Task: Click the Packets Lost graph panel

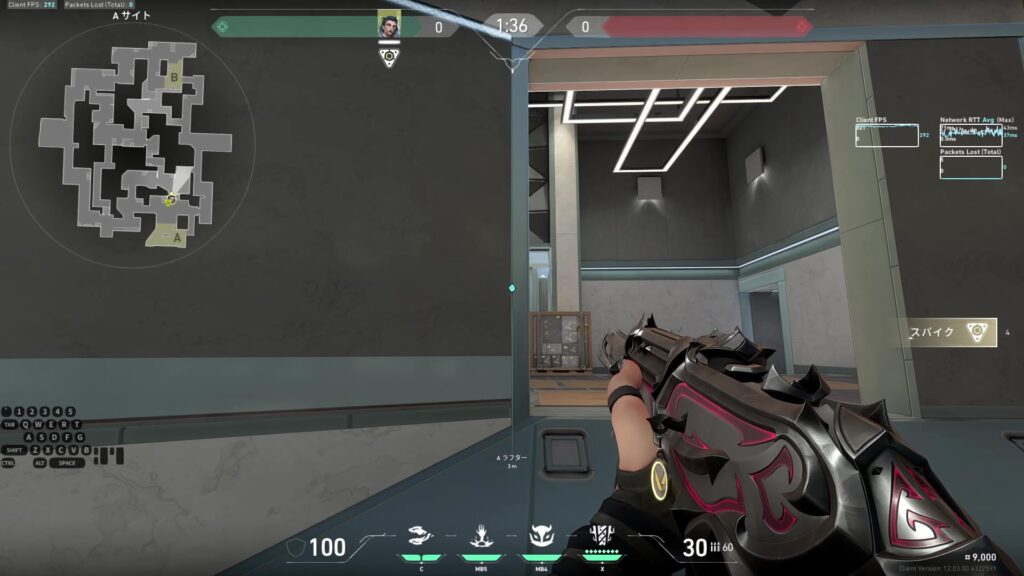Action: tap(971, 167)
